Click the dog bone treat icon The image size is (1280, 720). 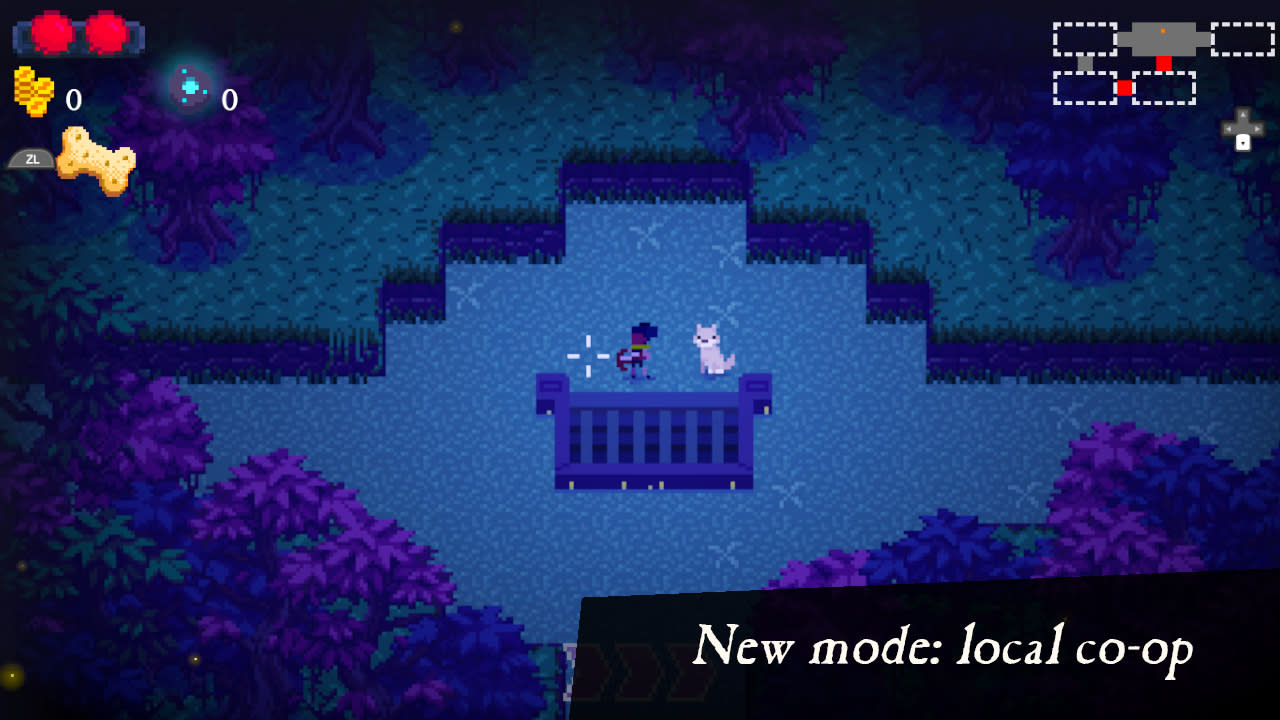95,160
